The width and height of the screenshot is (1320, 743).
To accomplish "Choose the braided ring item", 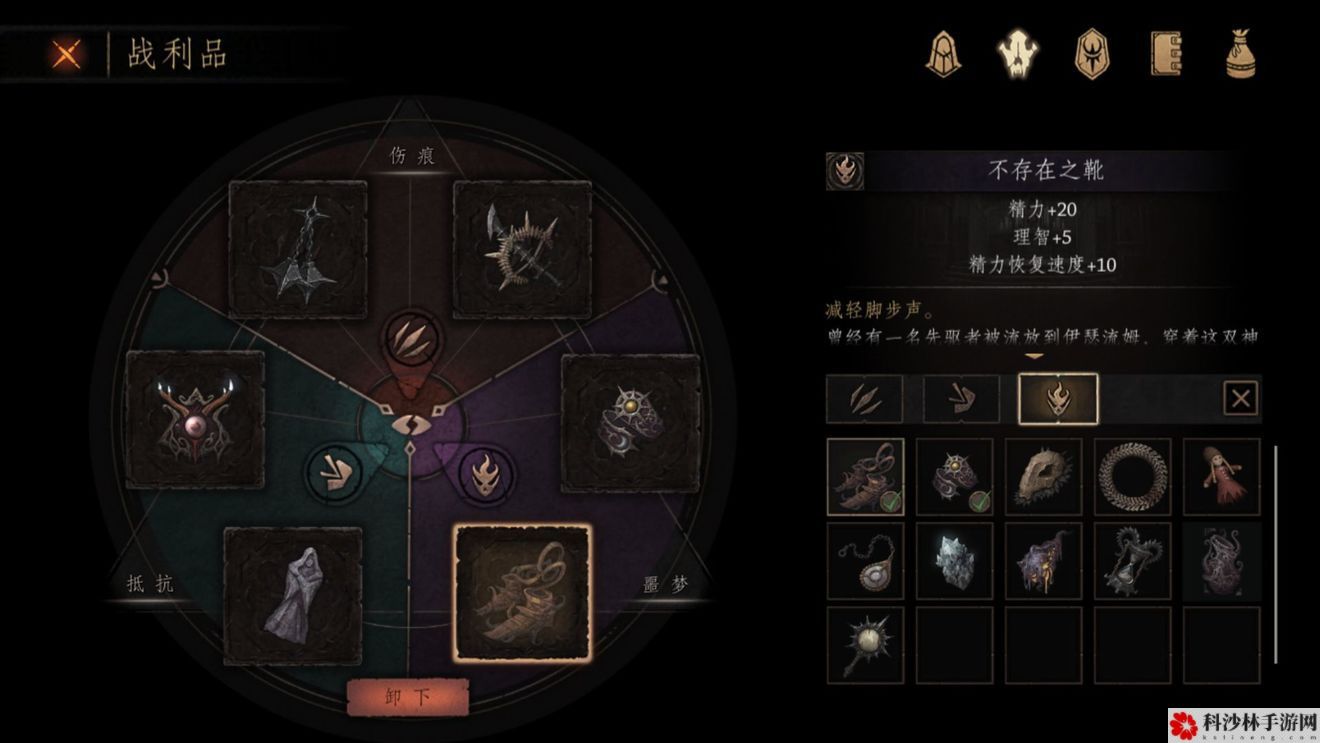I will [1133, 476].
